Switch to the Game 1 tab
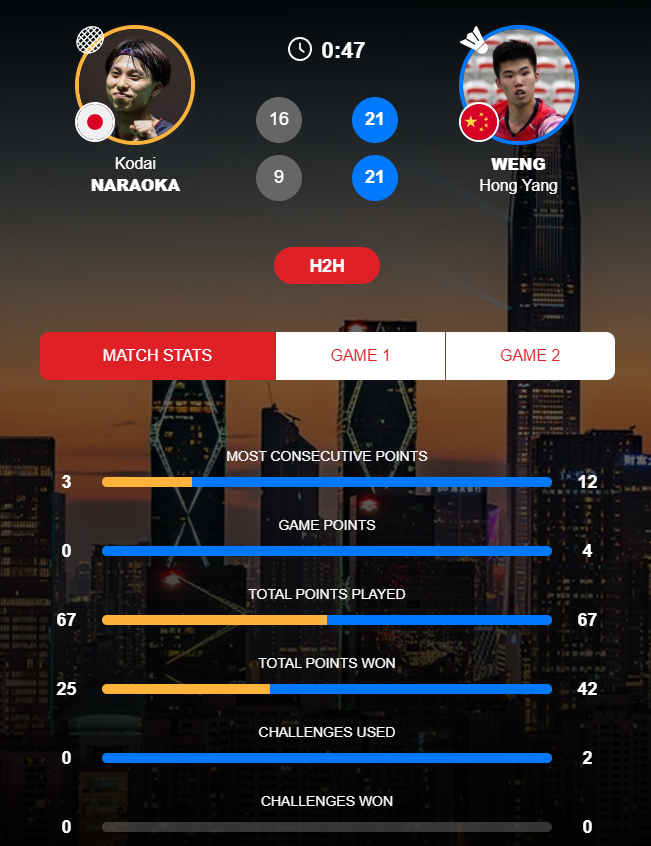Viewport: 651px width, 846px height. tap(360, 356)
